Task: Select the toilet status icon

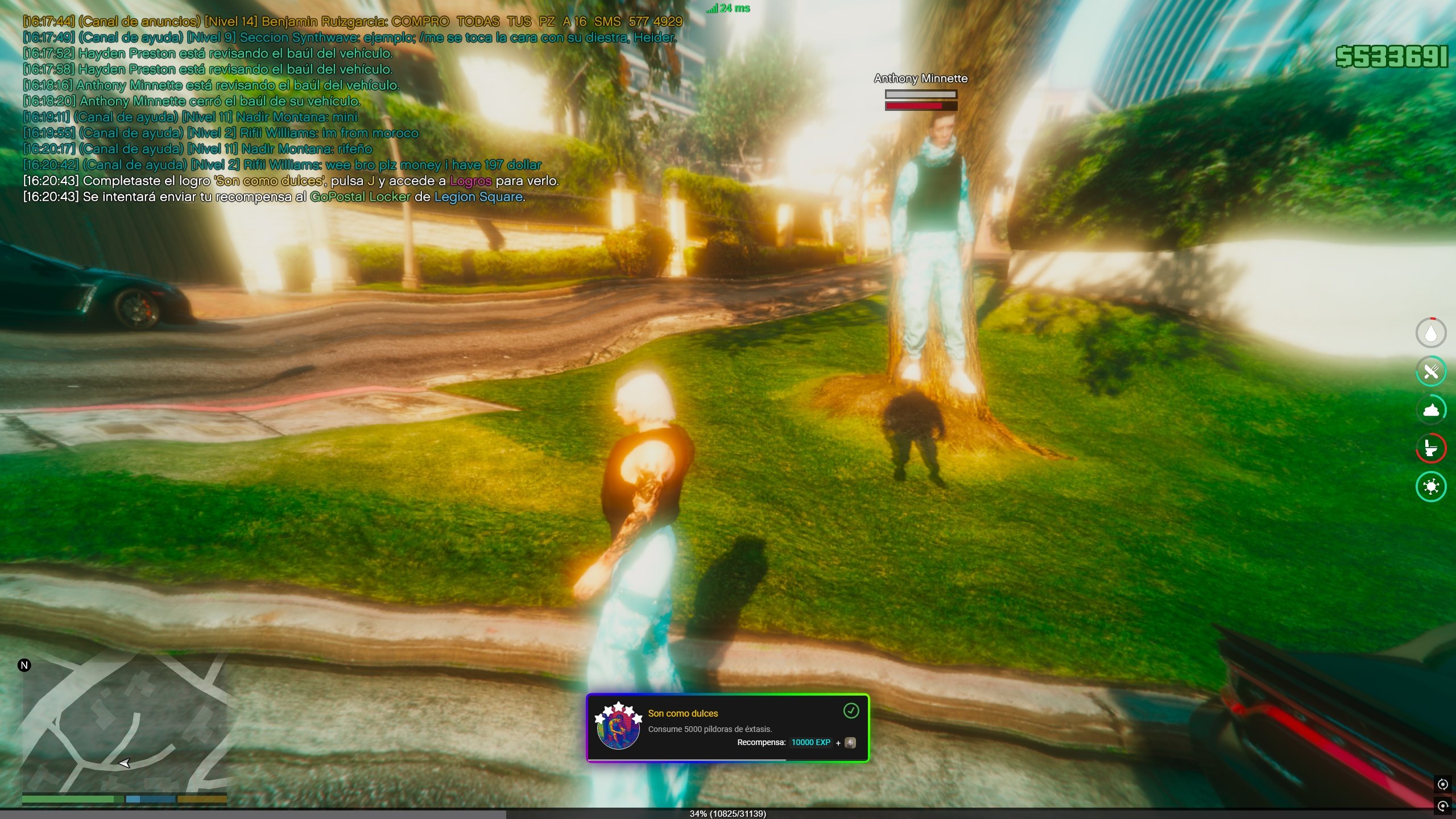Action: click(x=1430, y=448)
